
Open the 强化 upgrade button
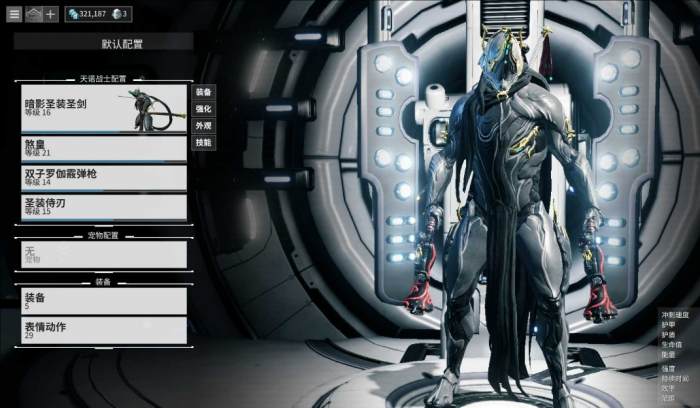(x=203, y=108)
